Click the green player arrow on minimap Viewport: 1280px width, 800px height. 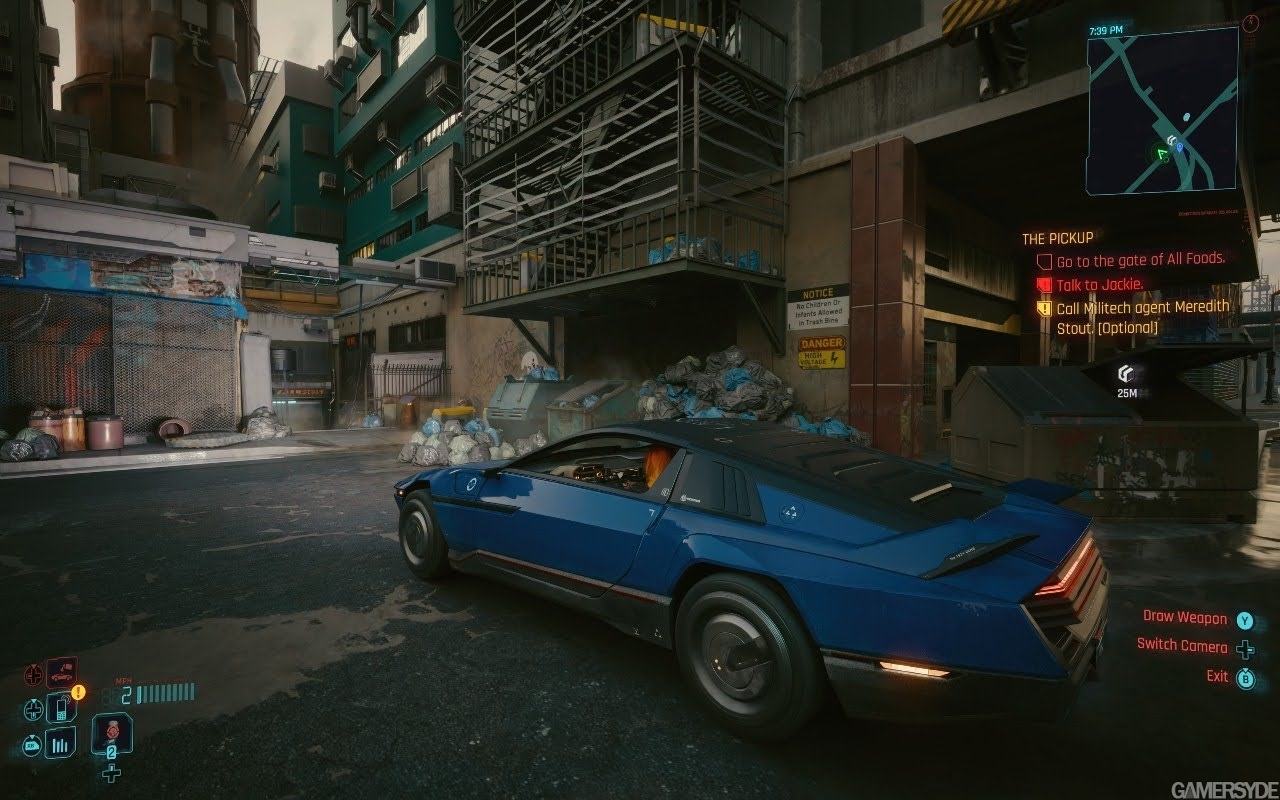(1161, 154)
